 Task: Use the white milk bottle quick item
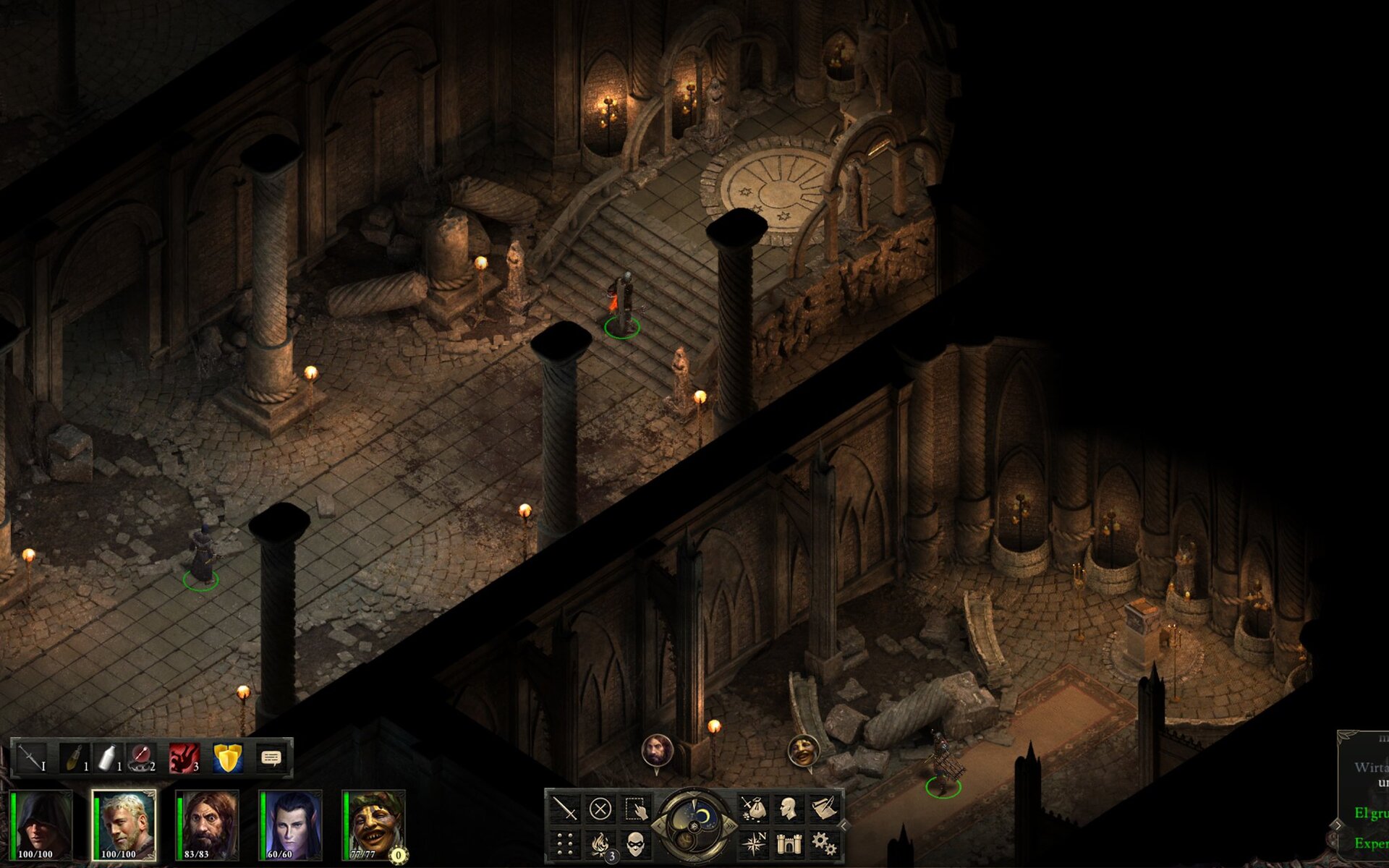coord(109,758)
